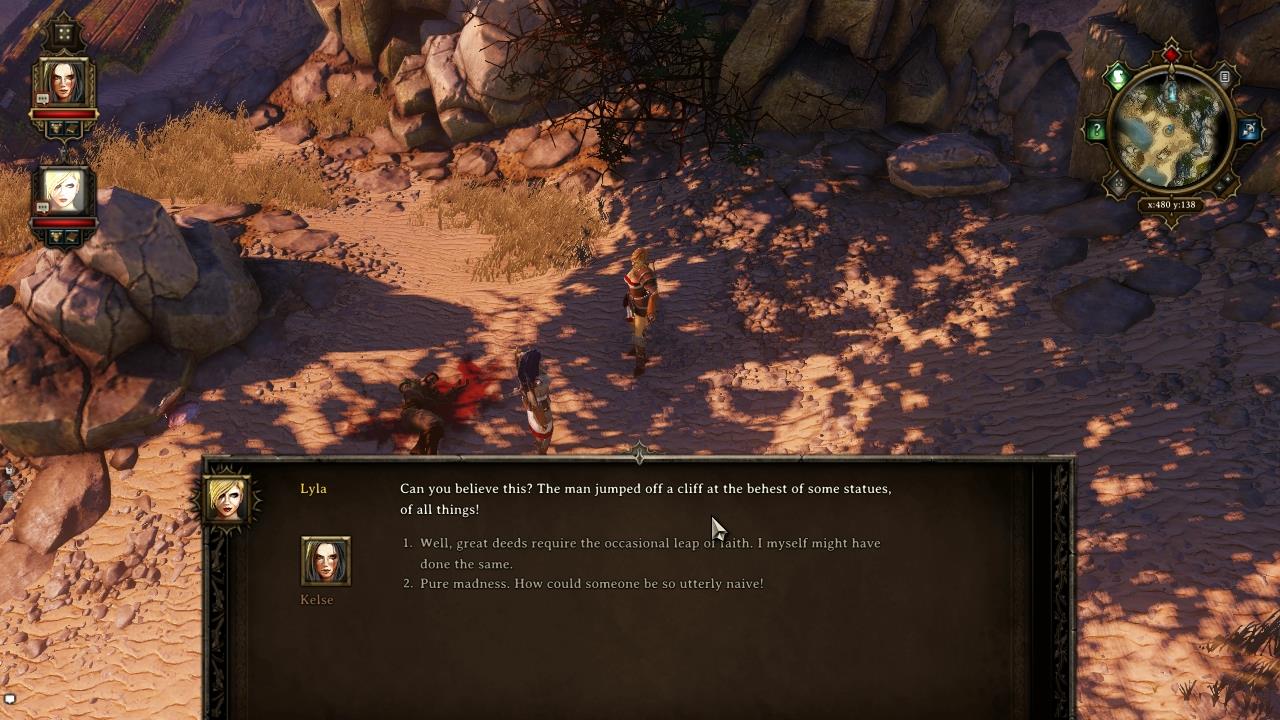Image resolution: width=1280 pixels, height=720 pixels.
Task: Open the full map via the grid icon below minimap
Action: click(x=1117, y=180)
